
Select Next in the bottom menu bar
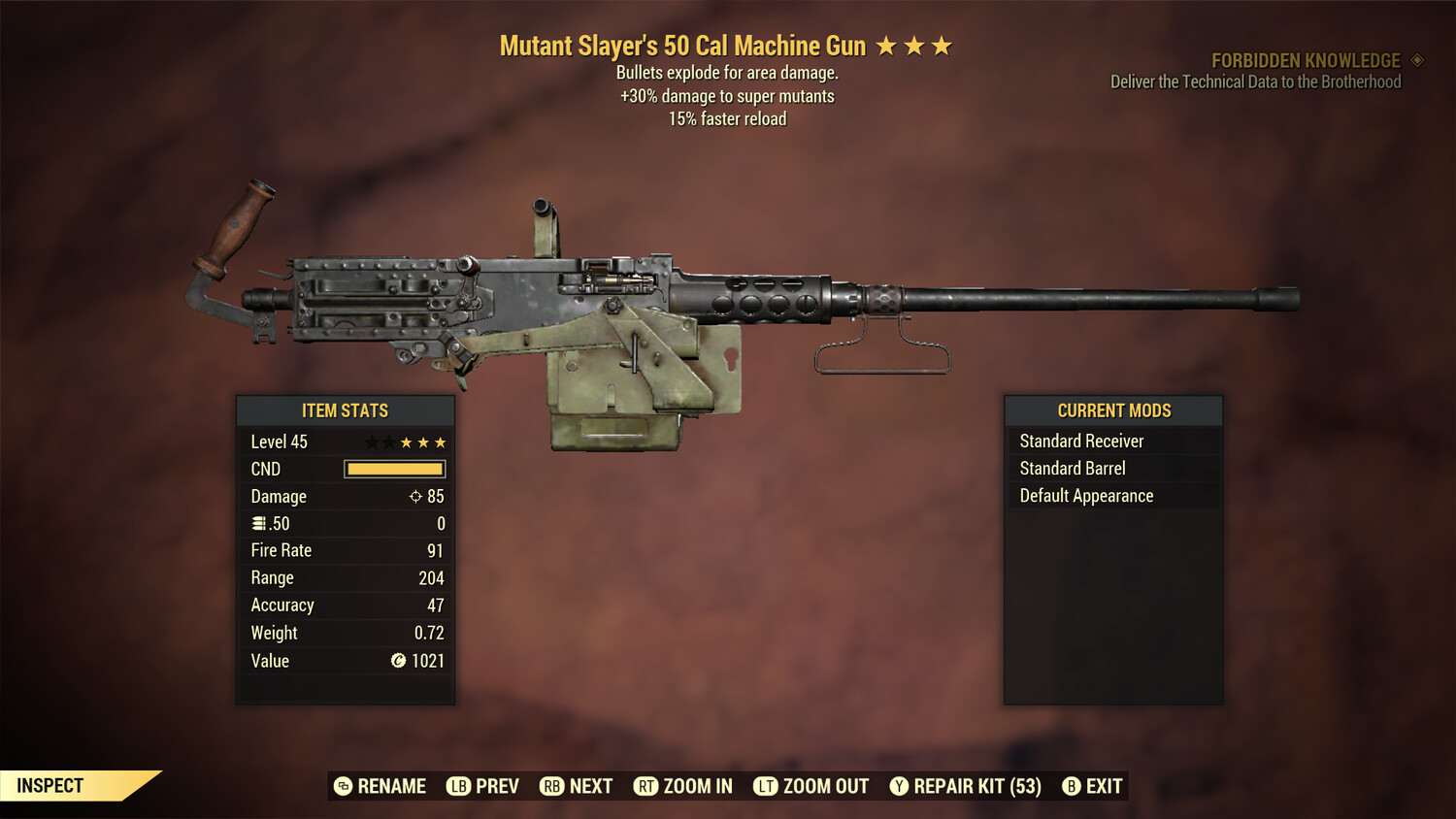(590, 786)
